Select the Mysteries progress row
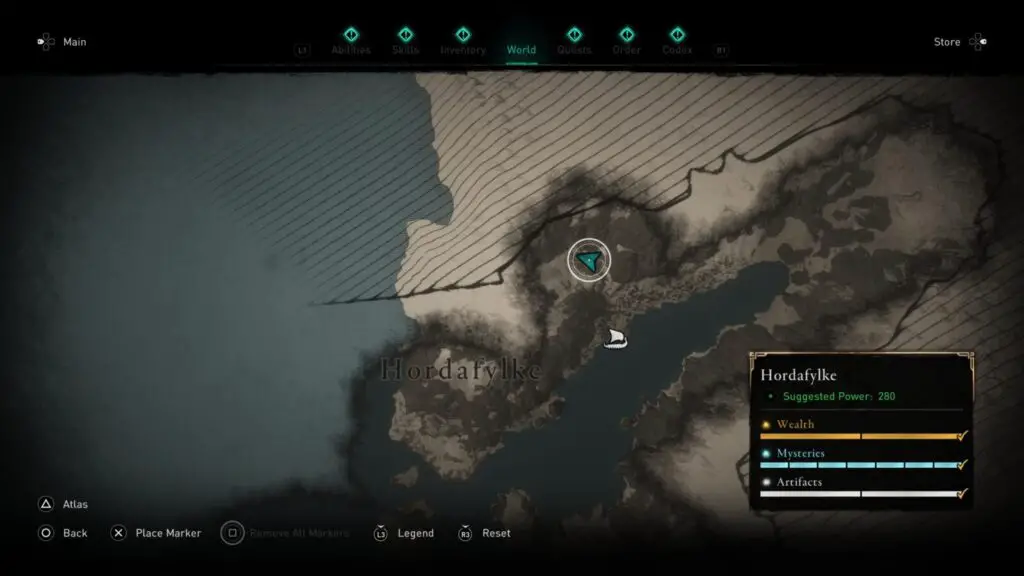The image size is (1024, 576). (861, 459)
